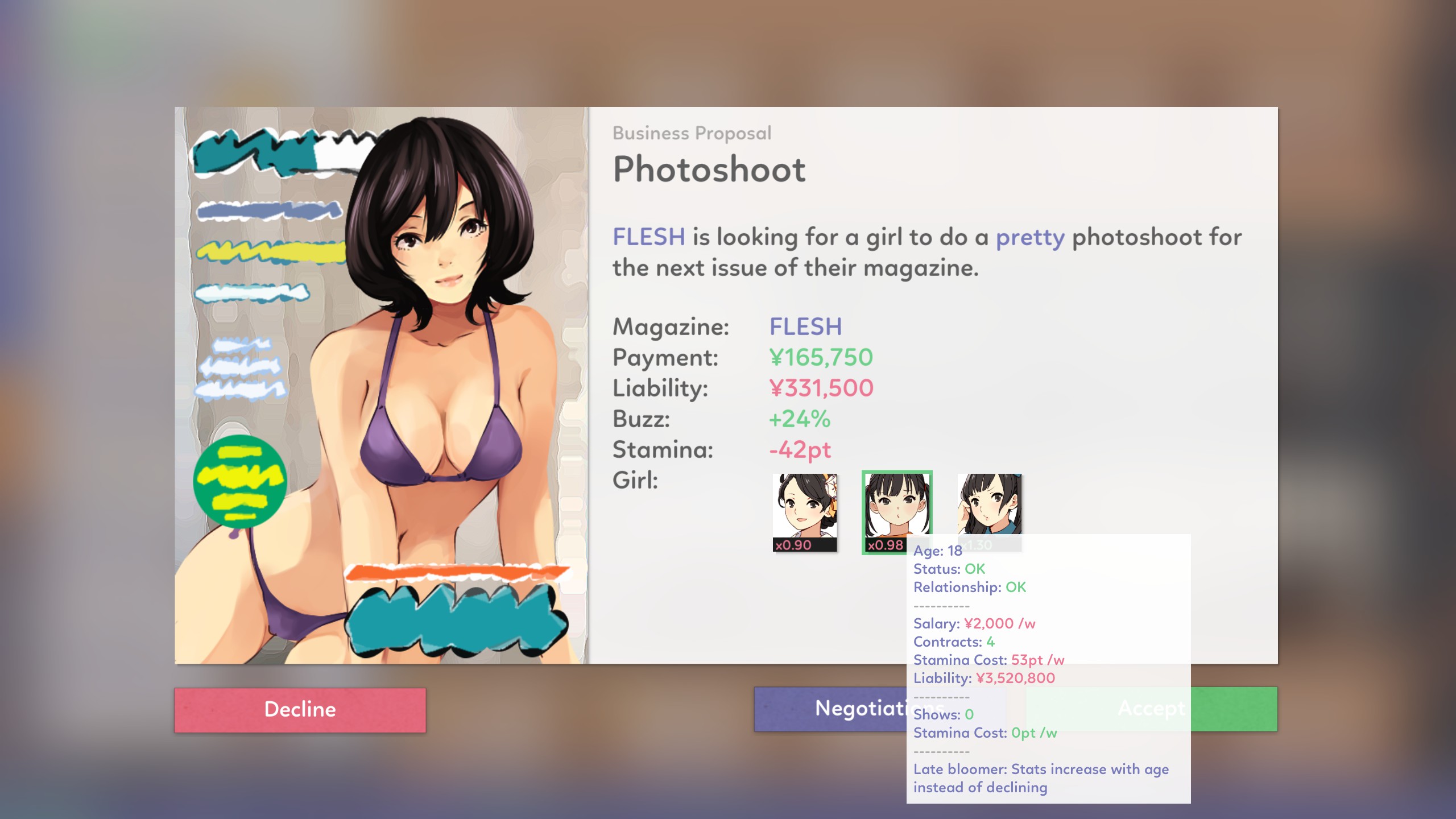The image size is (1456, 819).
Task: Open Negotiations for the photoshoot
Action: (830, 709)
